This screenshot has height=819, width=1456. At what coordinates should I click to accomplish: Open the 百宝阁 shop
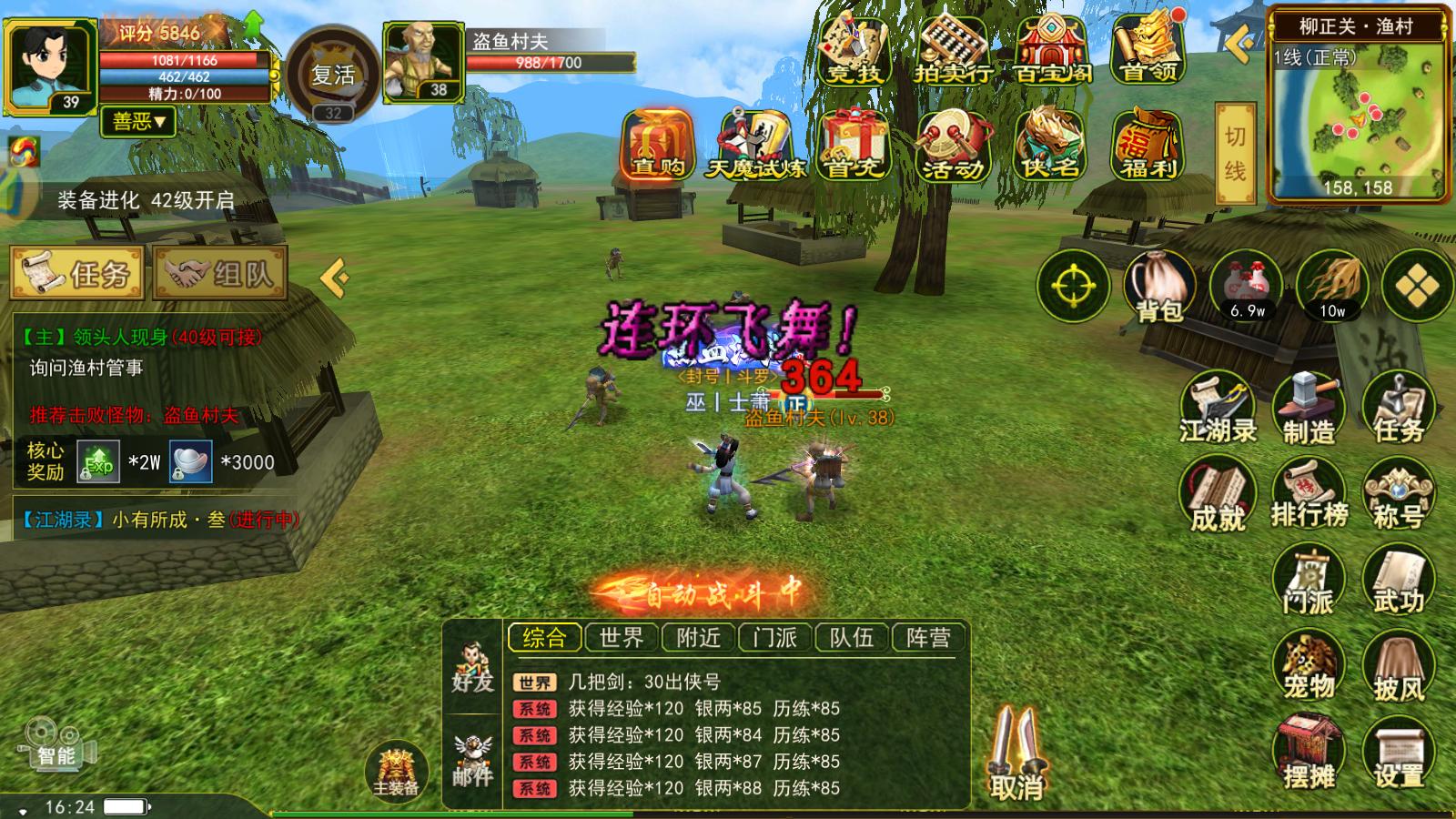1052,49
